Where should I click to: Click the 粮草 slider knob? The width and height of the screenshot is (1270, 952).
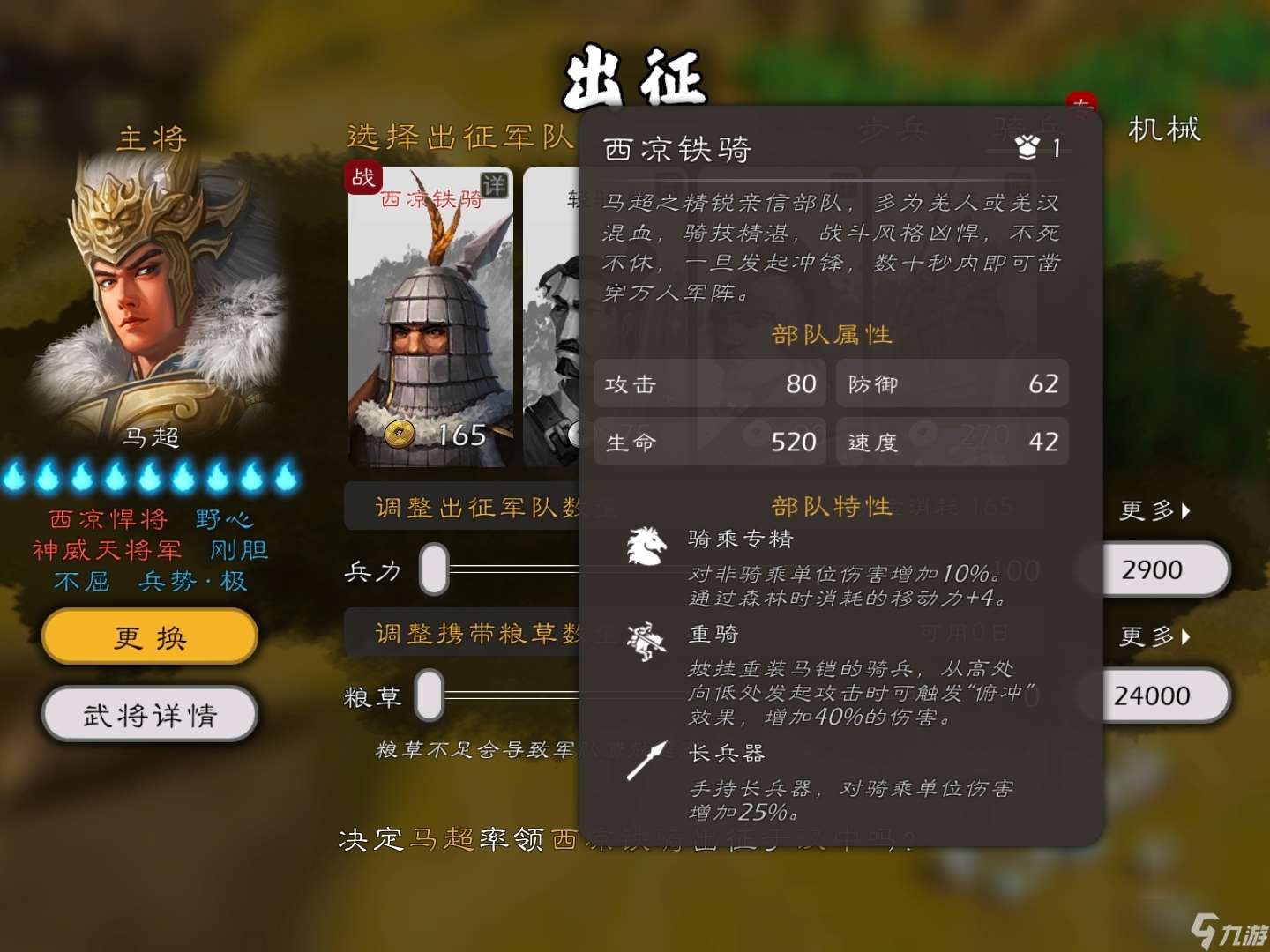pos(431,695)
